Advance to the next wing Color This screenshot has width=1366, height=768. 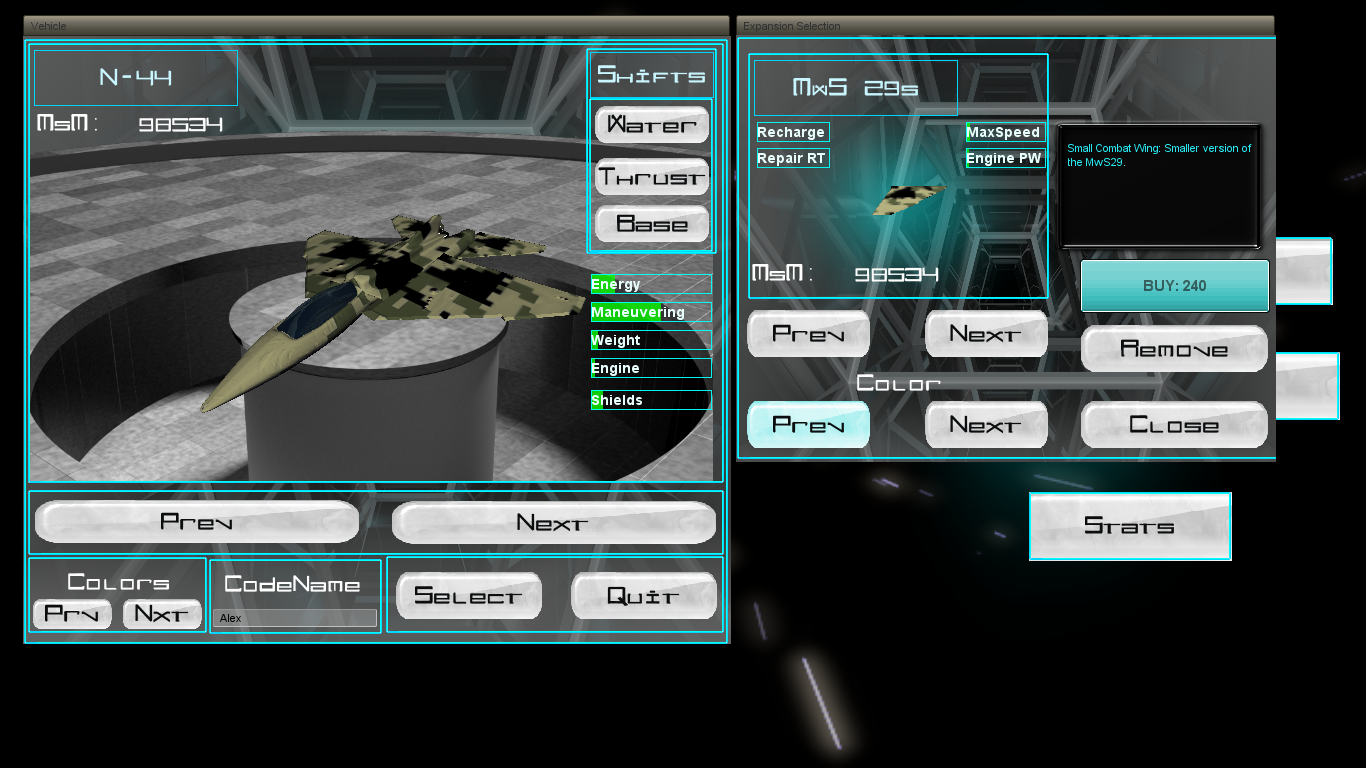(x=986, y=424)
